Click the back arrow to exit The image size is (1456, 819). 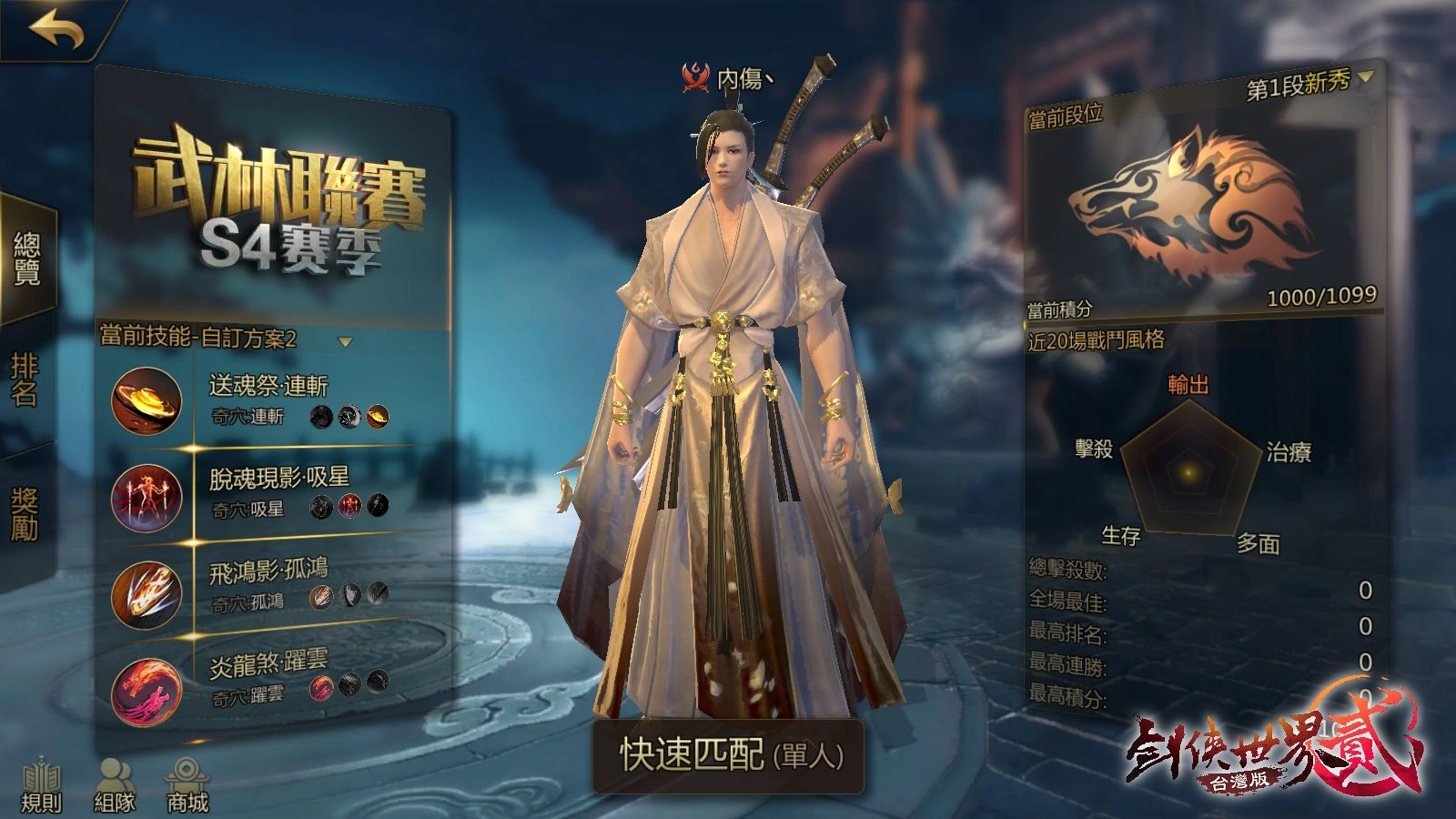[55, 31]
